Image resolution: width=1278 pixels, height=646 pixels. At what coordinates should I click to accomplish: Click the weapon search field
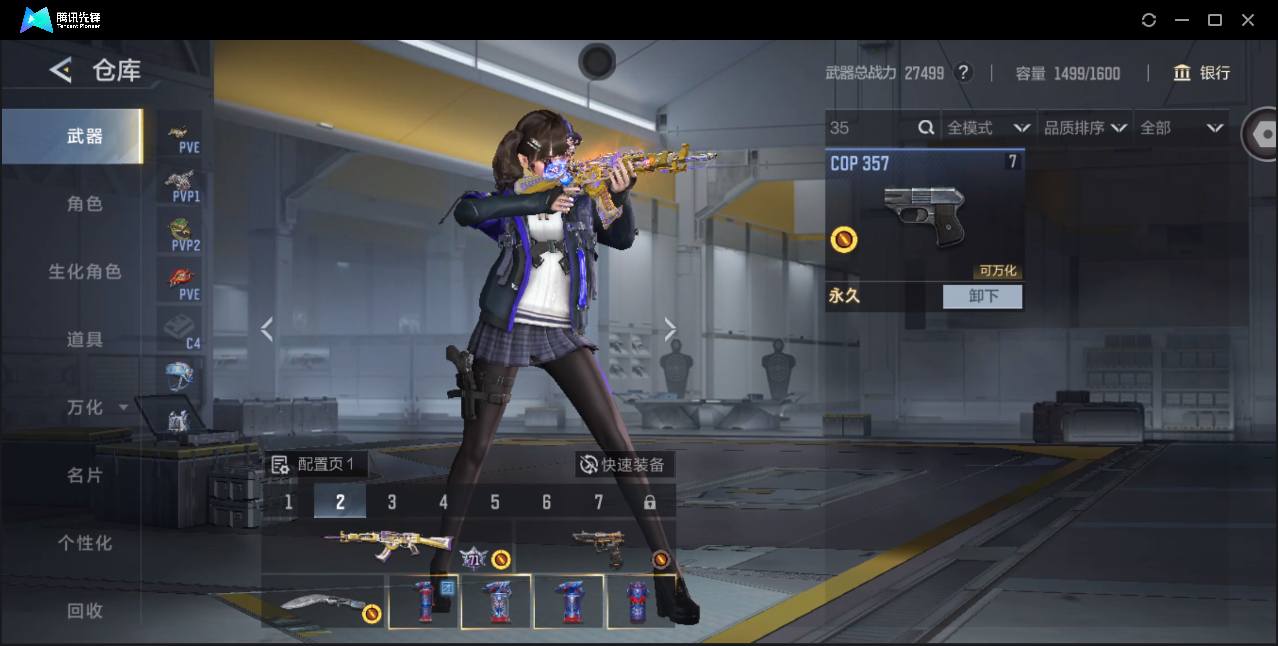point(870,128)
